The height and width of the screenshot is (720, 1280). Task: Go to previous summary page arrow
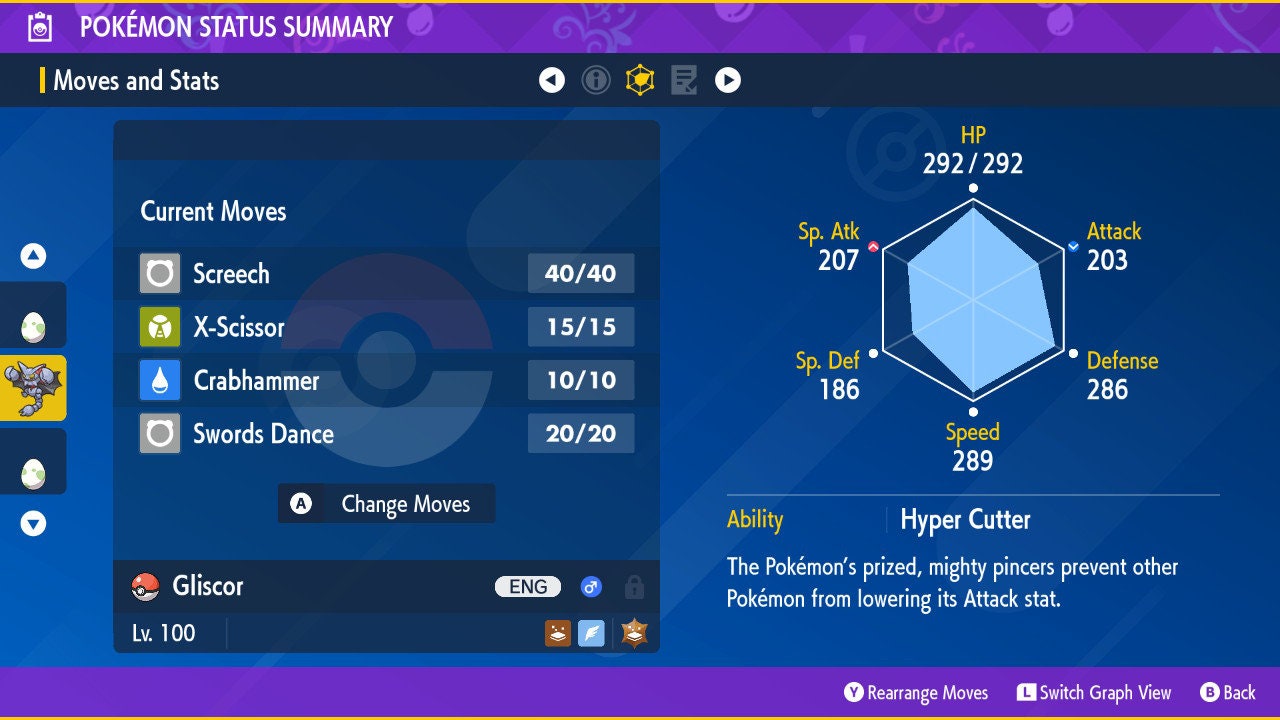(552, 80)
